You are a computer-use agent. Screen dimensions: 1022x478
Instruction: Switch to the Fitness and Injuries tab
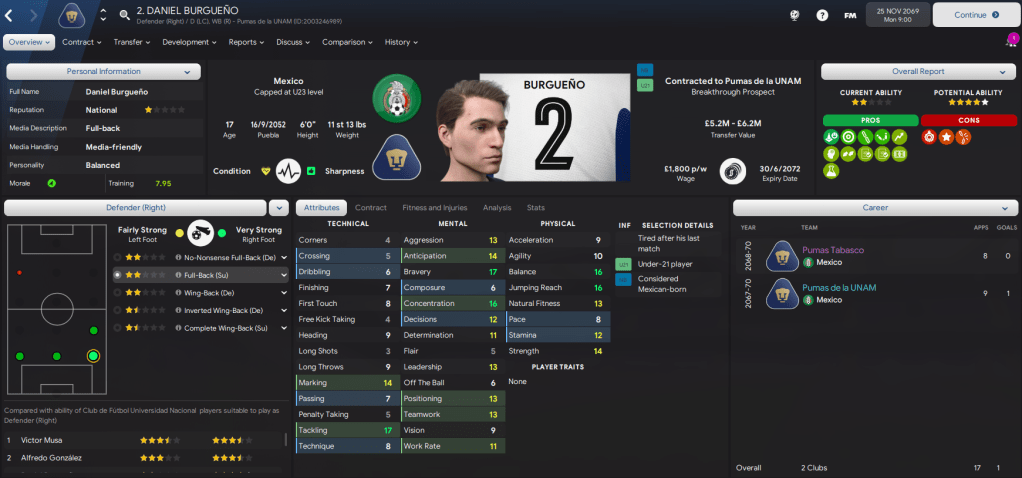click(434, 207)
